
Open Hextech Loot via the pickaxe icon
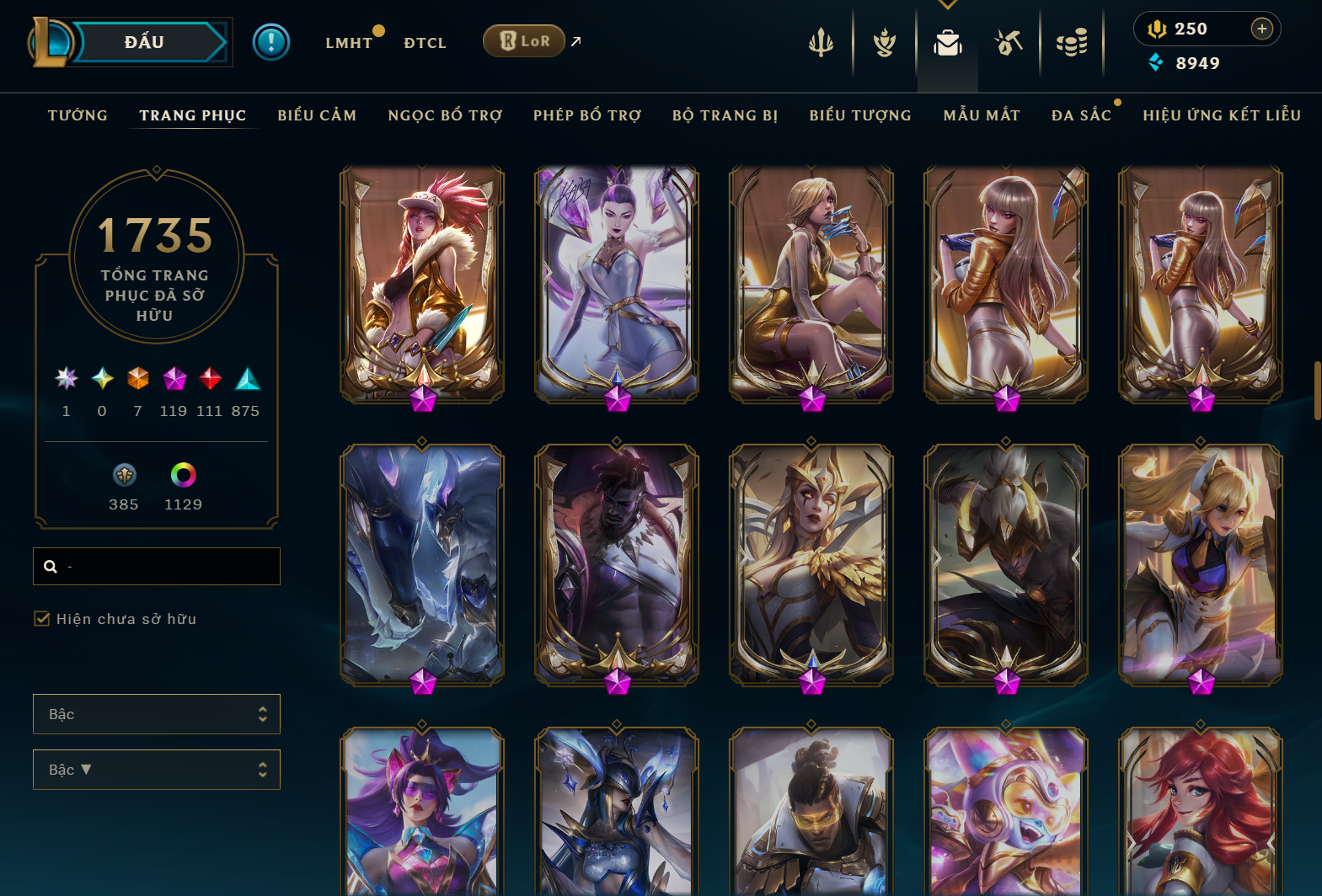(x=1009, y=41)
